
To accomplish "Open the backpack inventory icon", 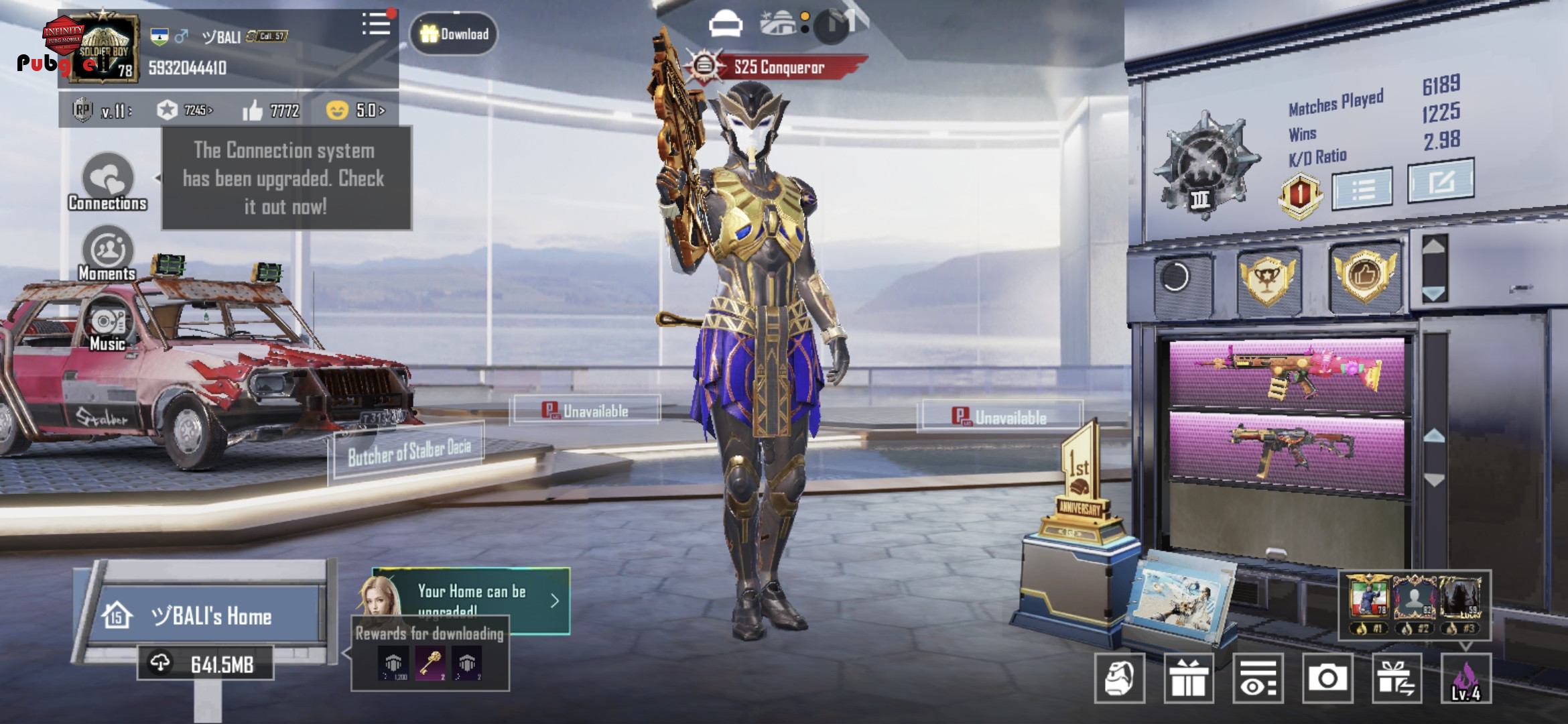I will (1119, 678).
